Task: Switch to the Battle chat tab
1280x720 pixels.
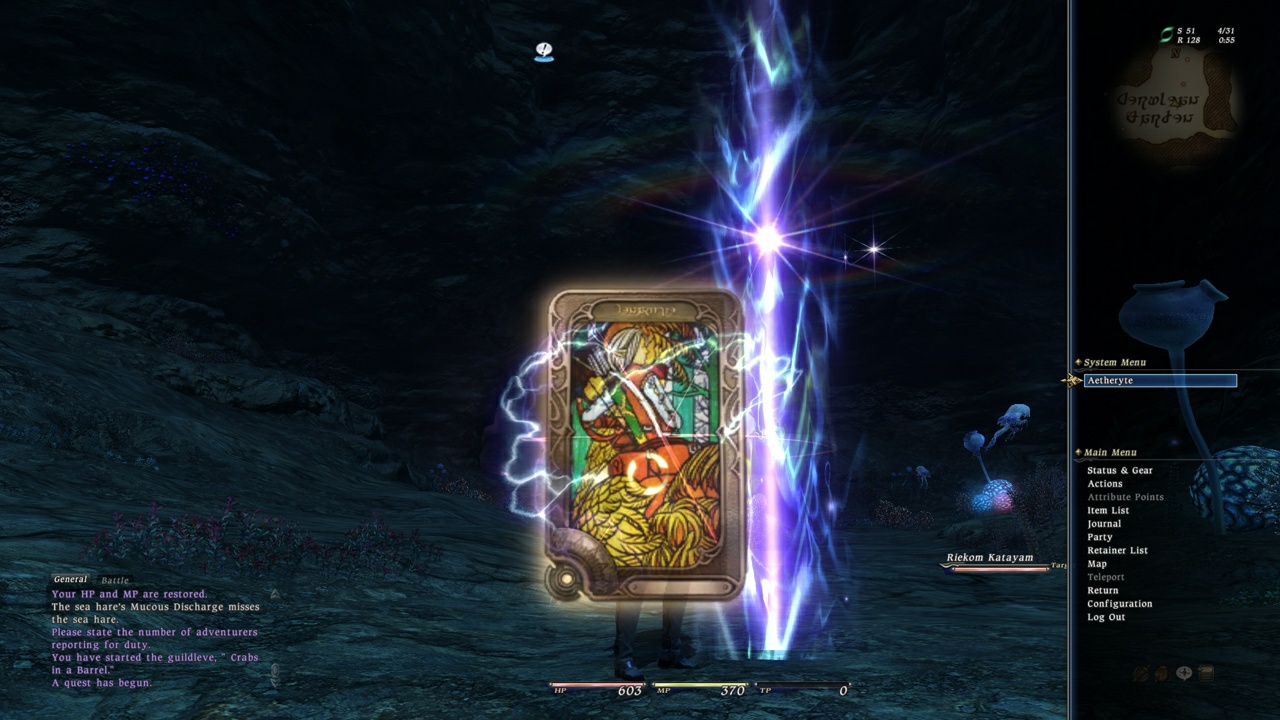Action: tap(114, 579)
